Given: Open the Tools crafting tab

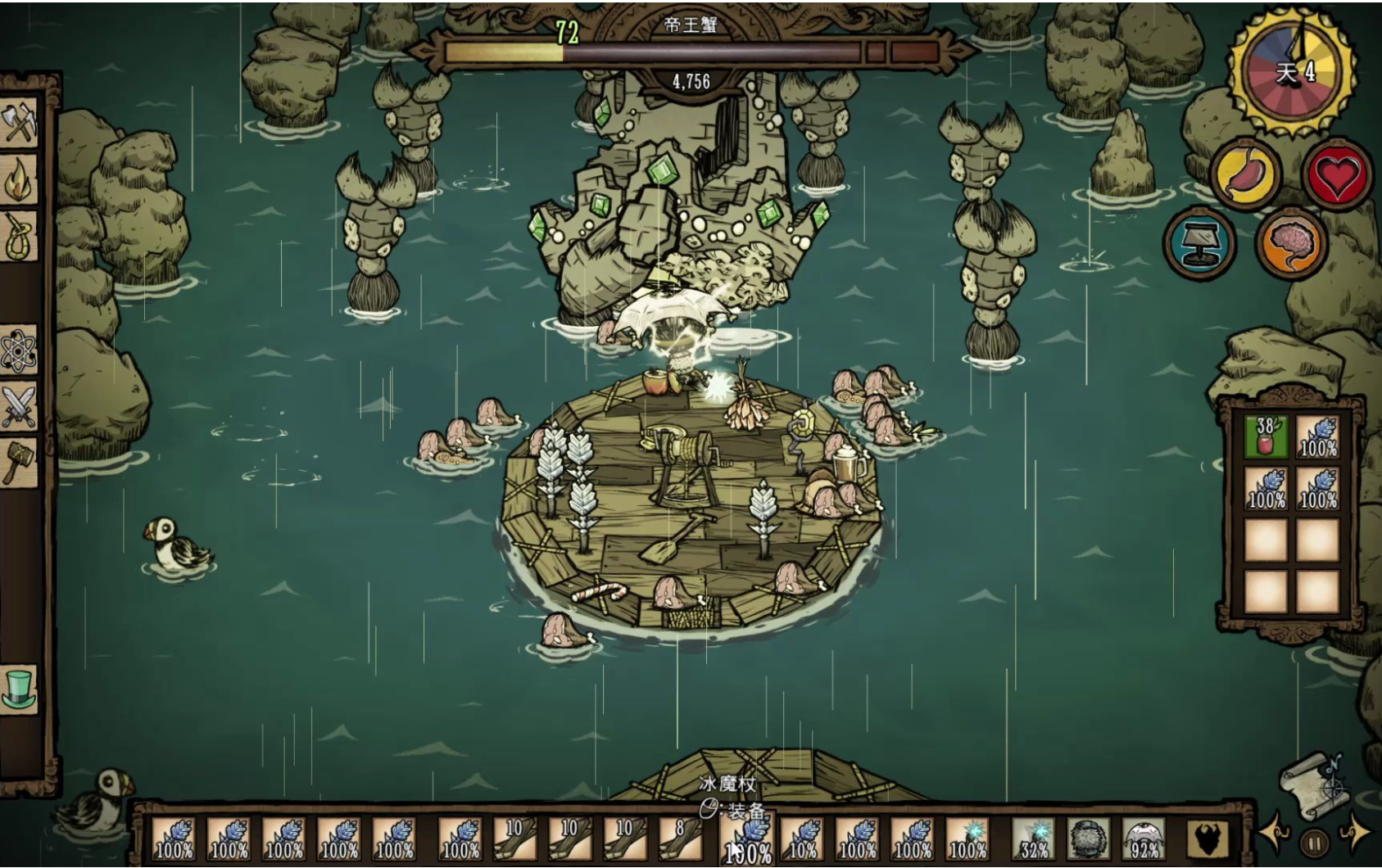Looking at the screenshot, I should [20, 123].
